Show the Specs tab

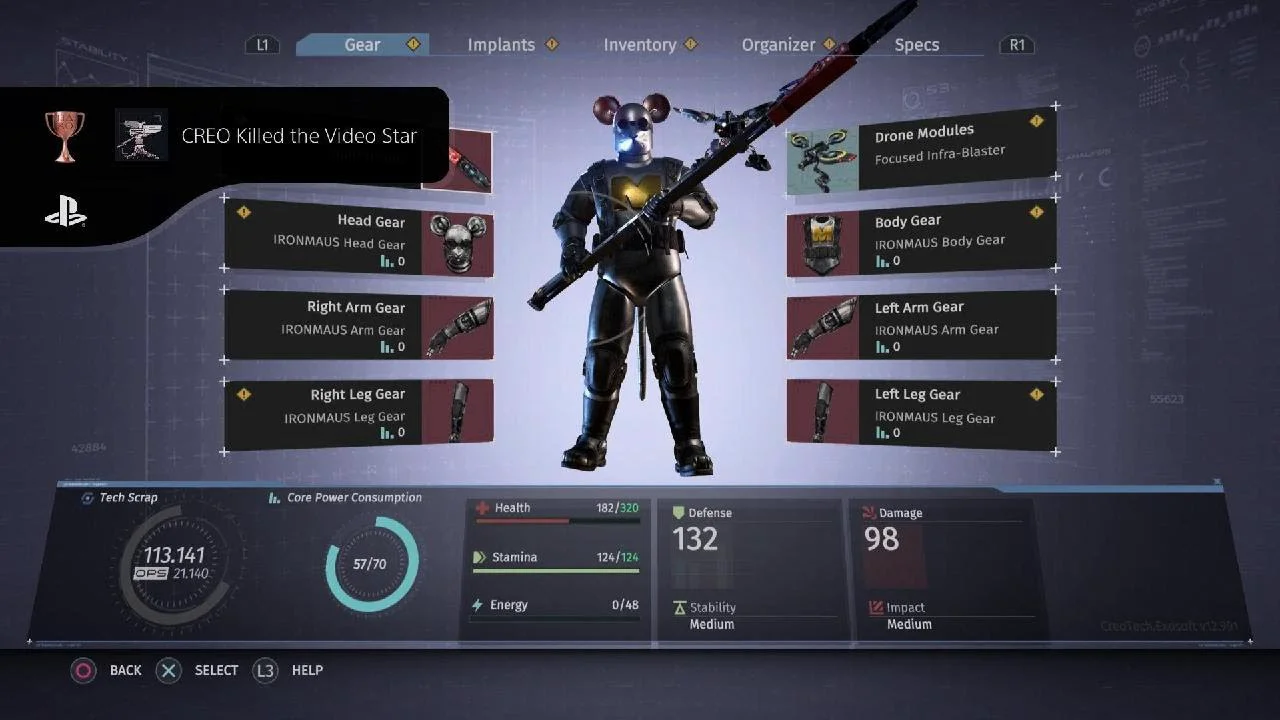coord(916,45)
